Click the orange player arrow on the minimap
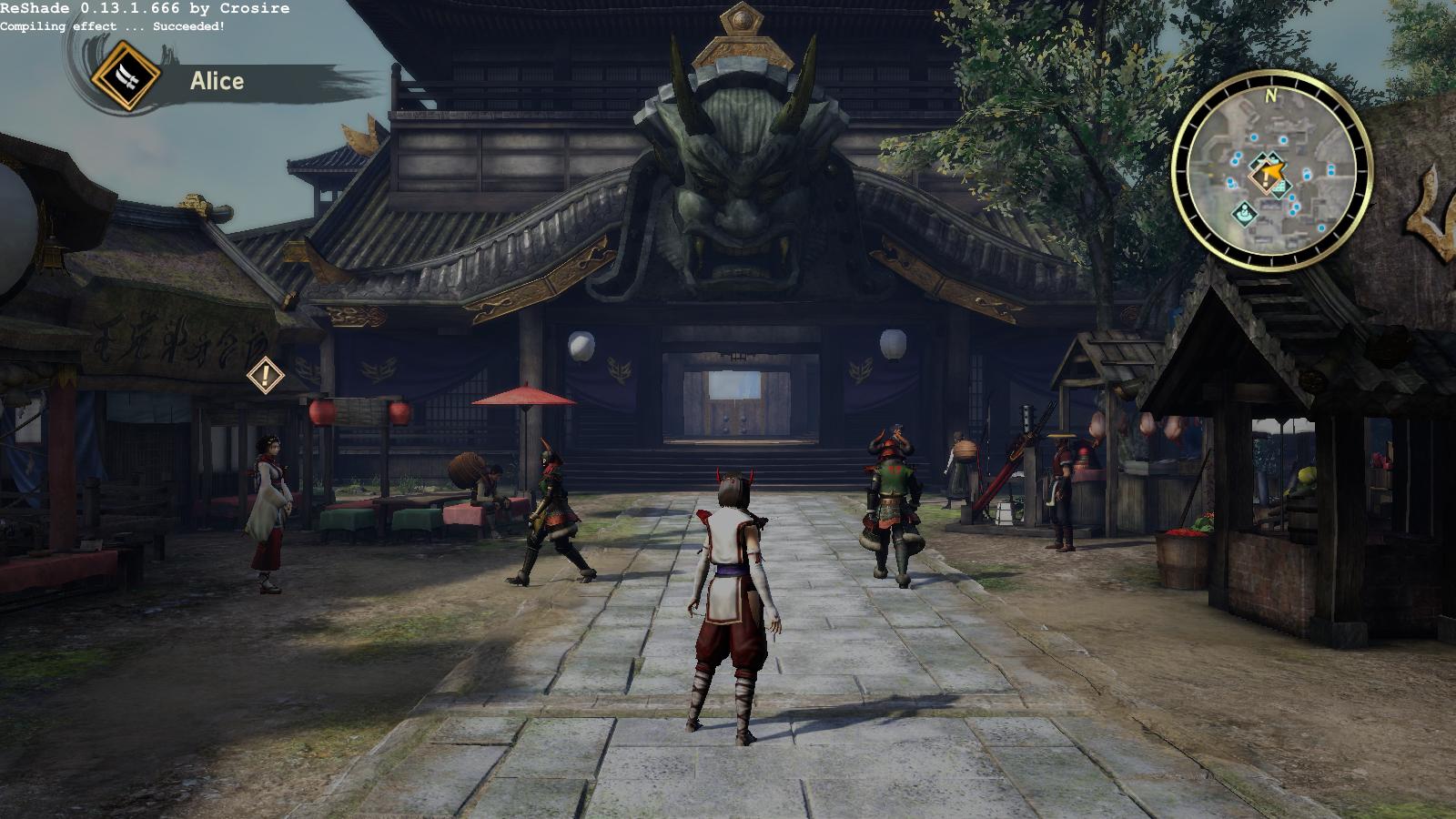1456x819 pixels. pos(1272,169)
